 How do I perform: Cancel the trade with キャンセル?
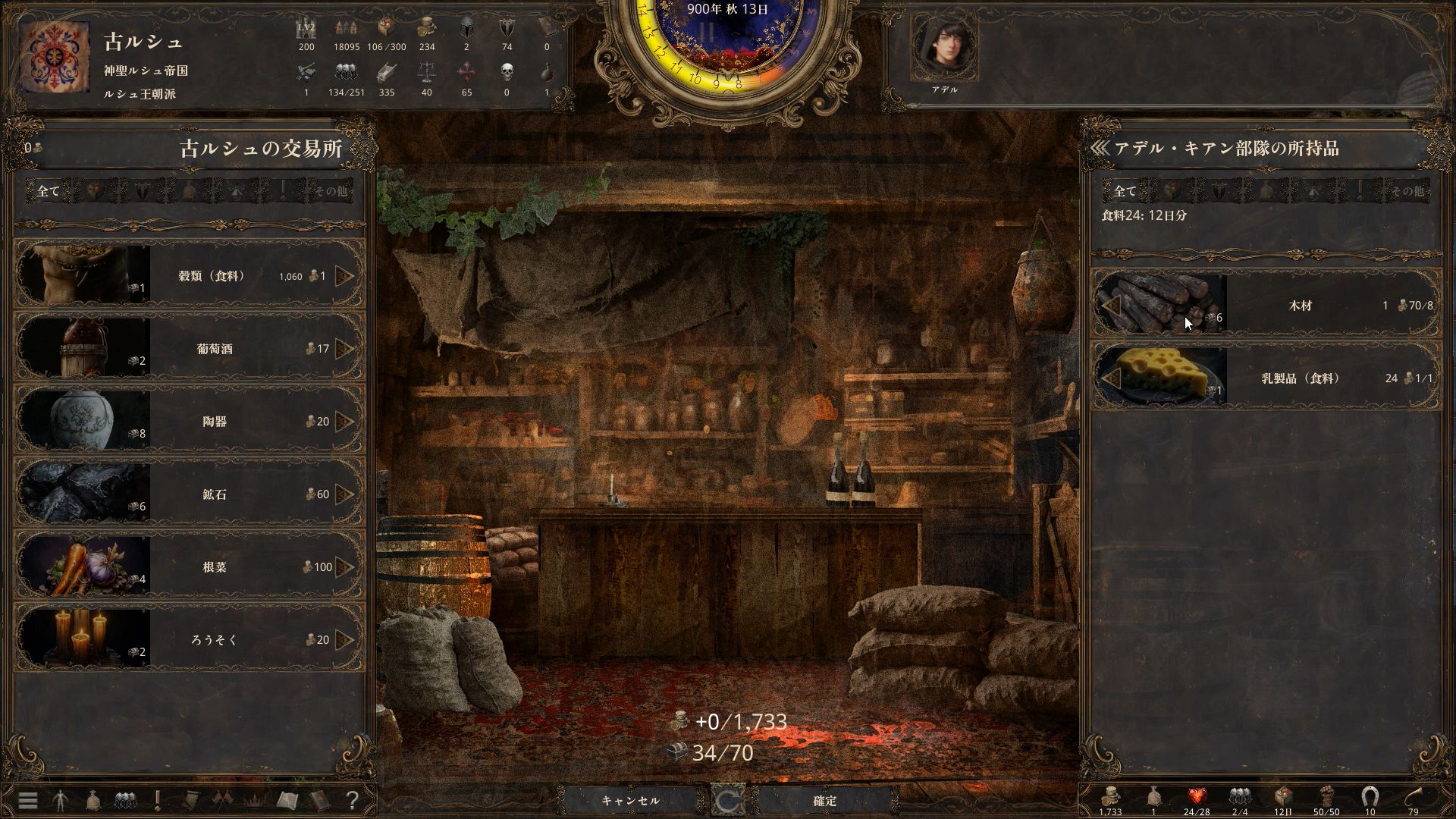coord(630,801)
